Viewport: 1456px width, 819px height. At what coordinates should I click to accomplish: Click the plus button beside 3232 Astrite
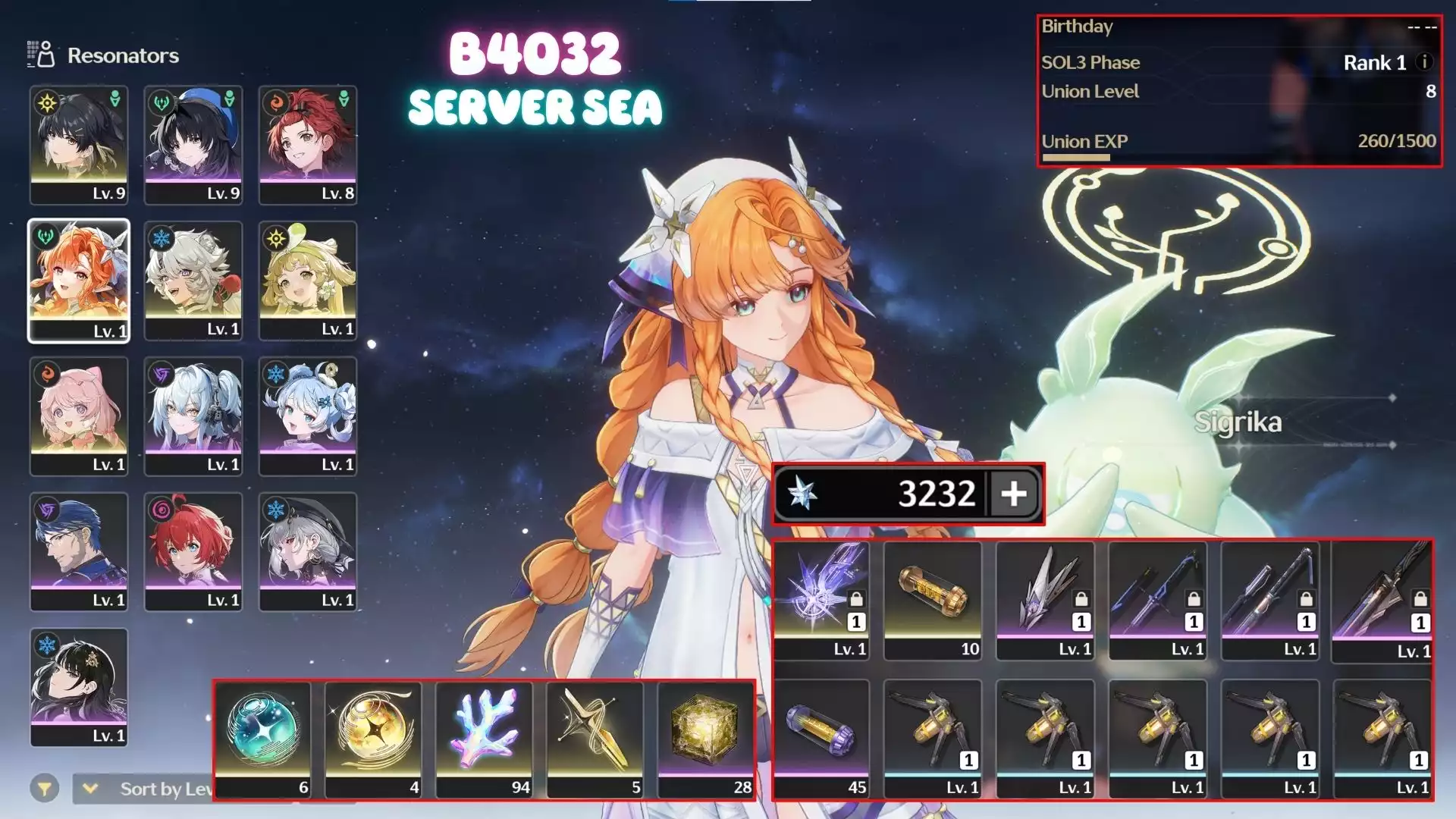coord(1013,494)
